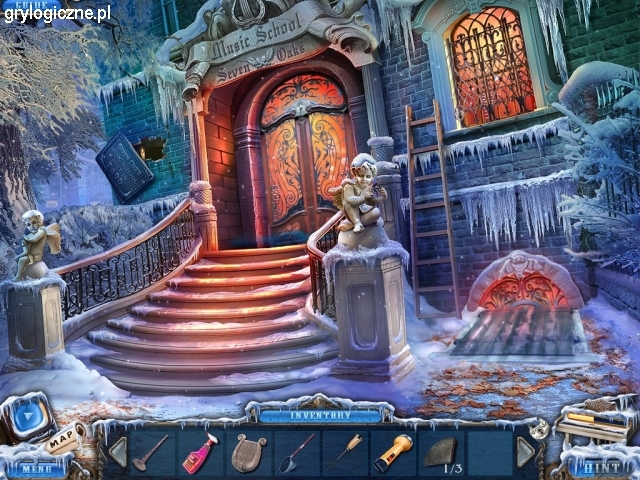Open the Menu button
Screen dimensions: 640x480
coord(37,467)
